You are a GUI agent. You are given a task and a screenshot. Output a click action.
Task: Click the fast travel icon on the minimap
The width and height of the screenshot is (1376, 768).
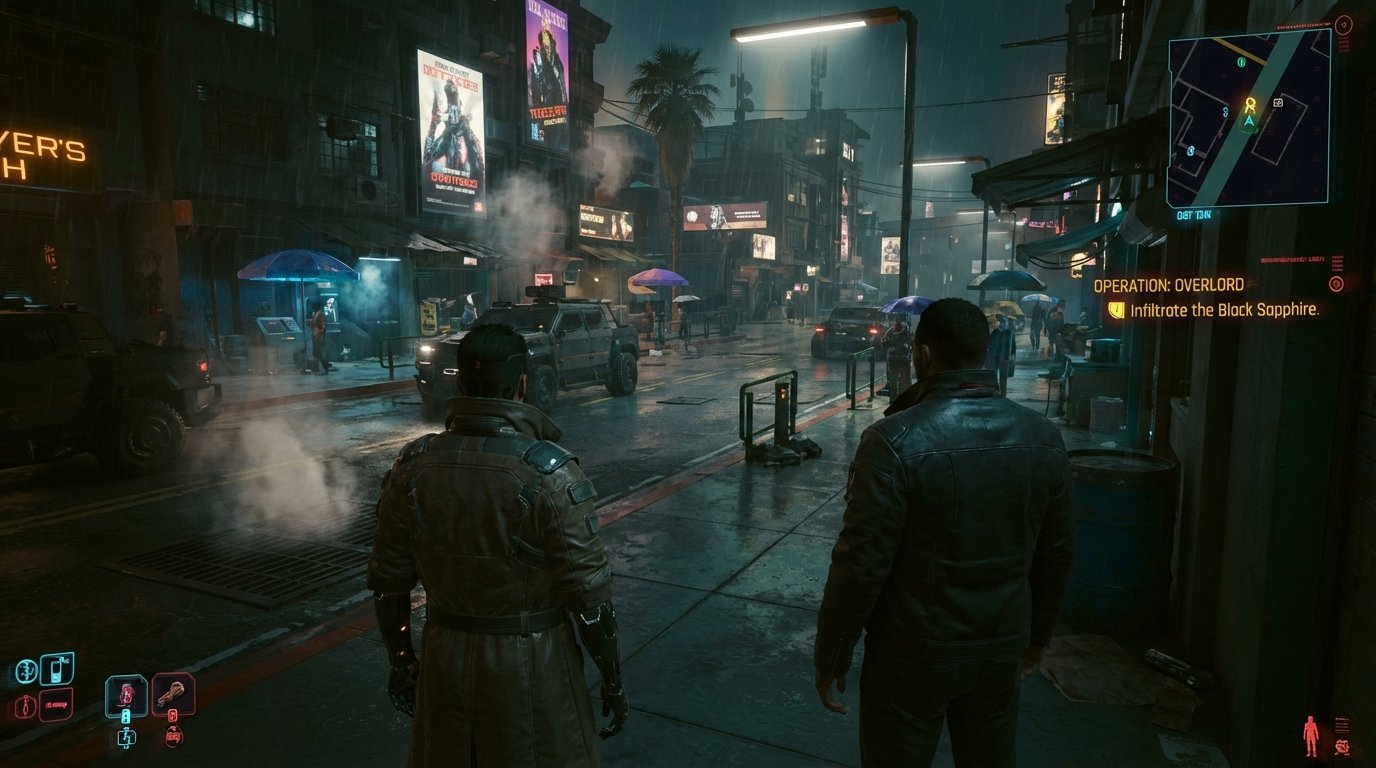[x=1277, y=103]
